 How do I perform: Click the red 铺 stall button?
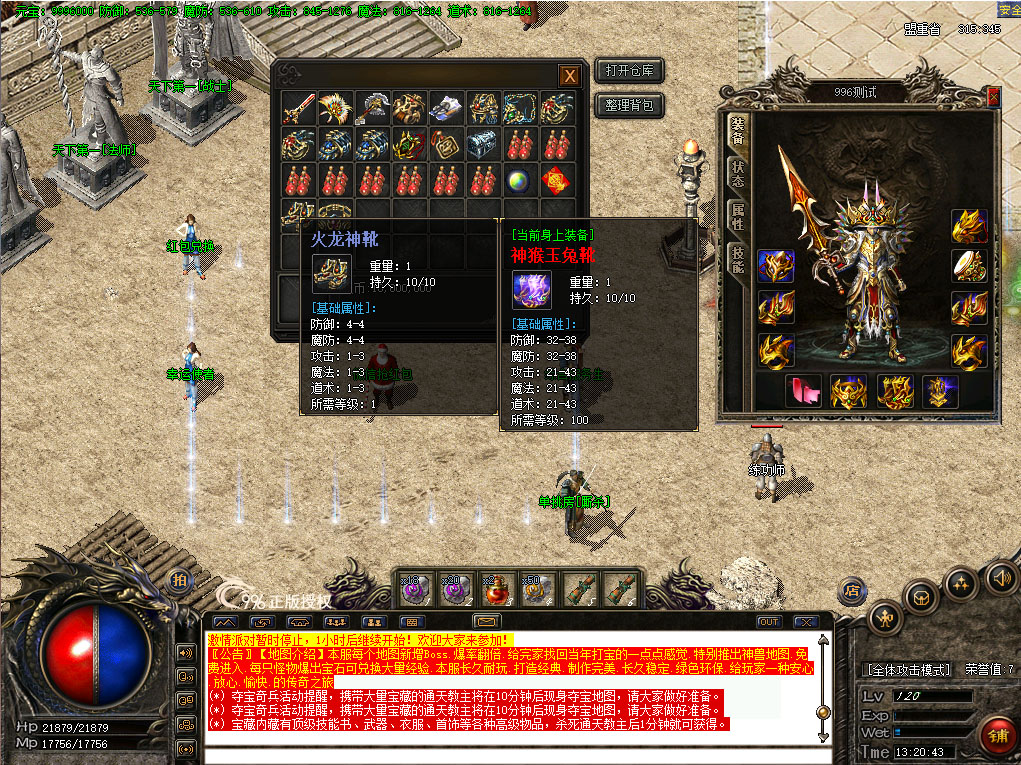(x=997, y=735)
